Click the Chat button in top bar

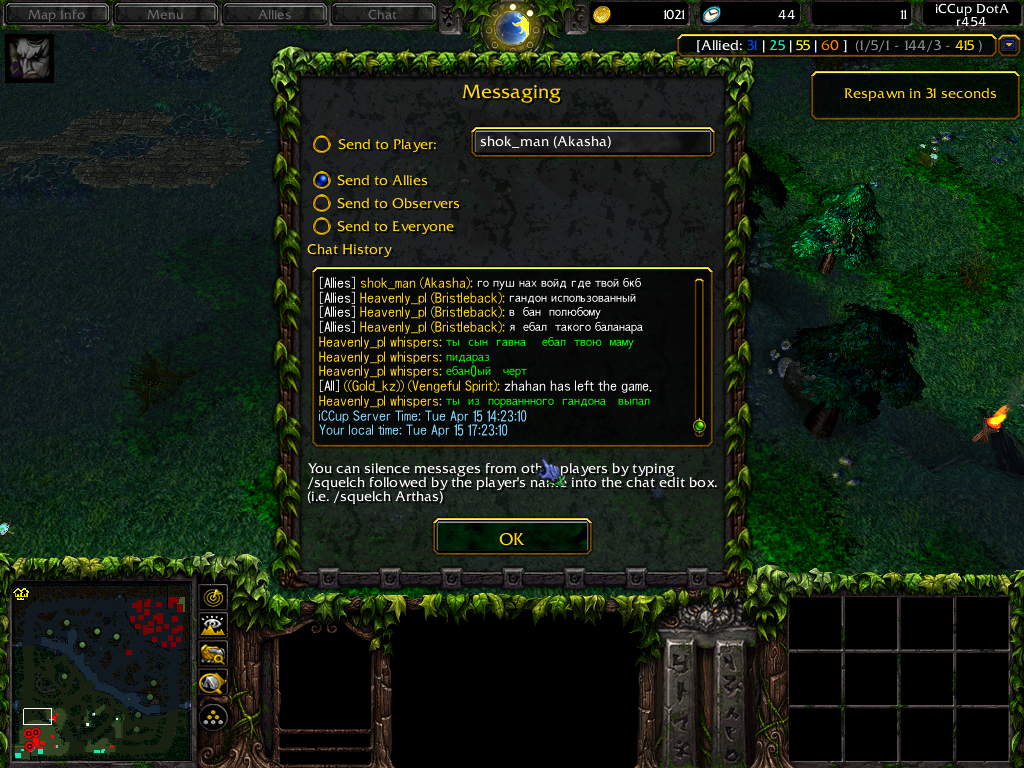(x=382, y=14)
